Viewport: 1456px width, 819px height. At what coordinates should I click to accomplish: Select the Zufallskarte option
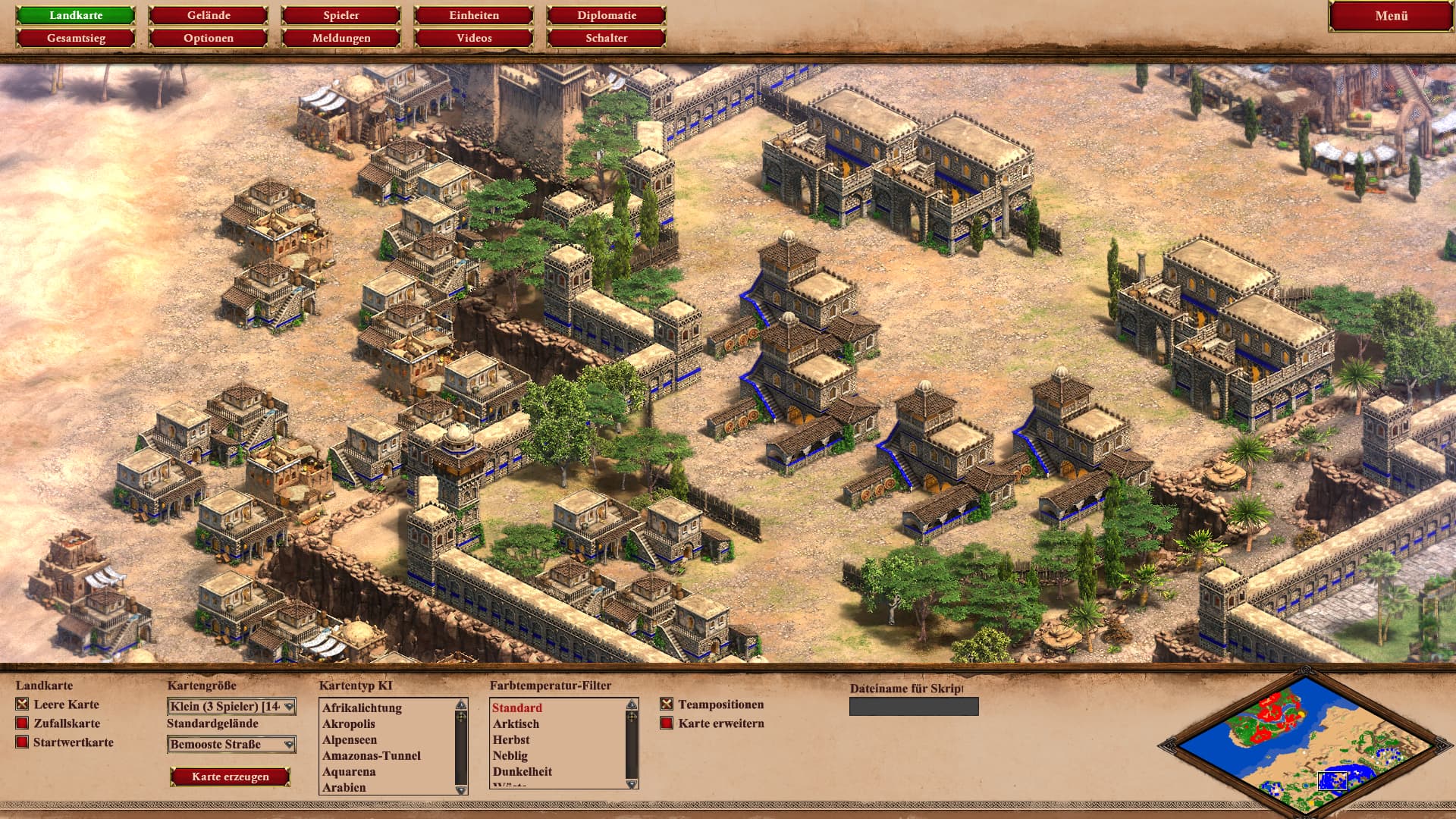[22, 723]
